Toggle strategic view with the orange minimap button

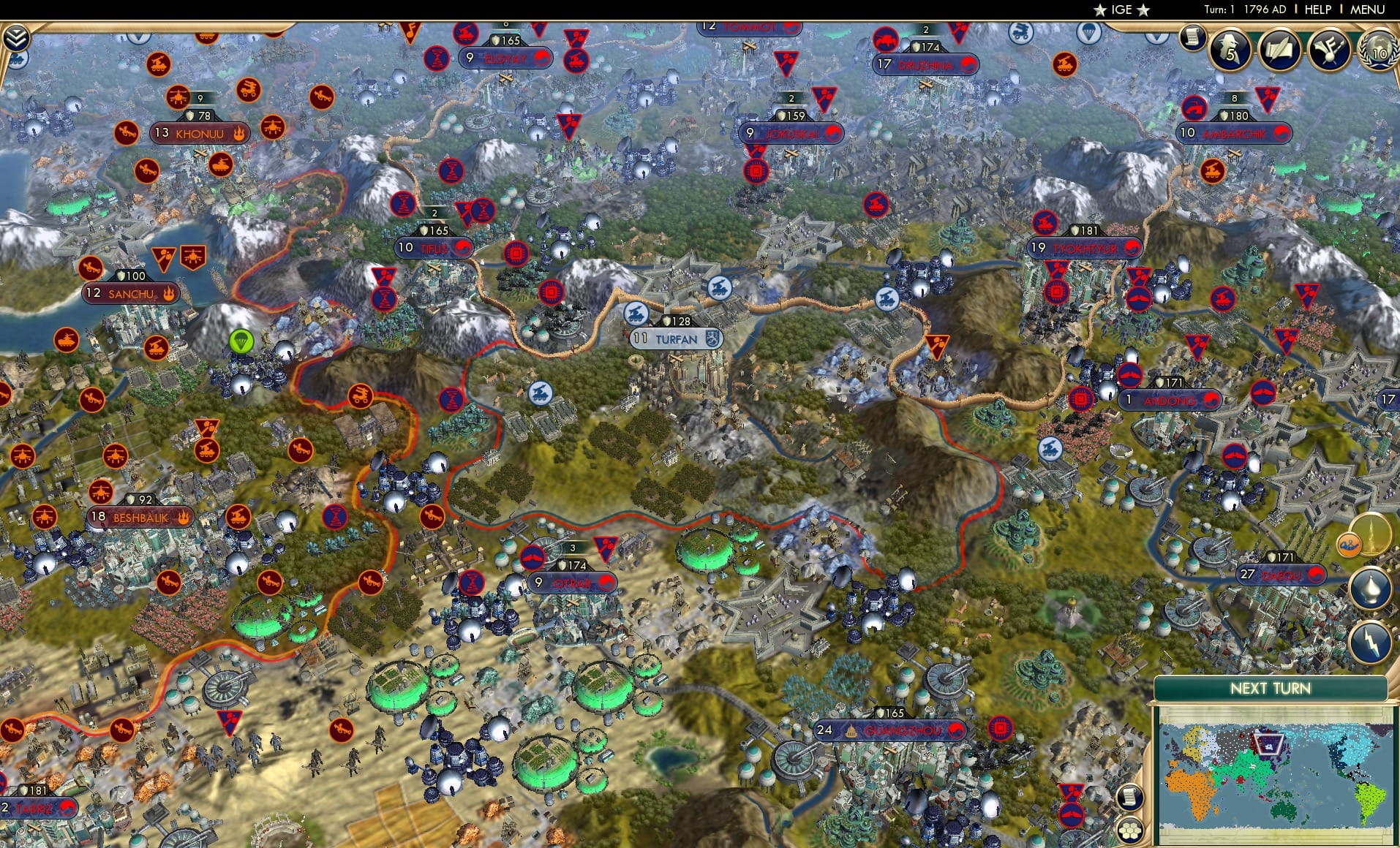coord(1350,544)
